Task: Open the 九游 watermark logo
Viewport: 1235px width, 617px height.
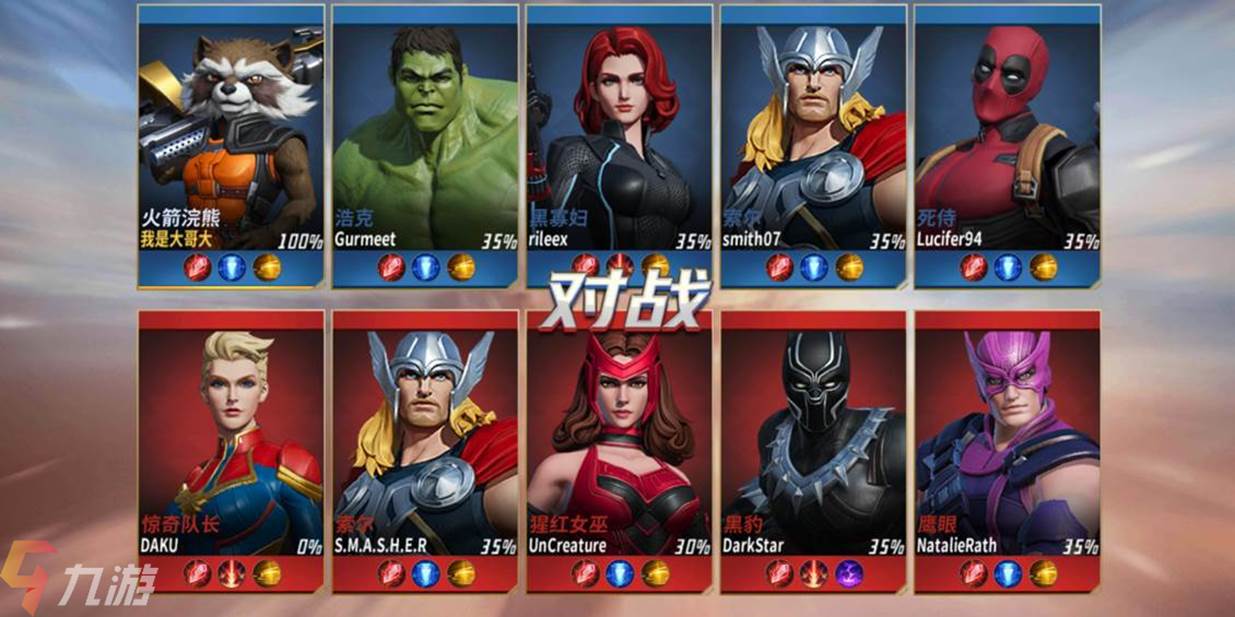Action: click(78, 578)
